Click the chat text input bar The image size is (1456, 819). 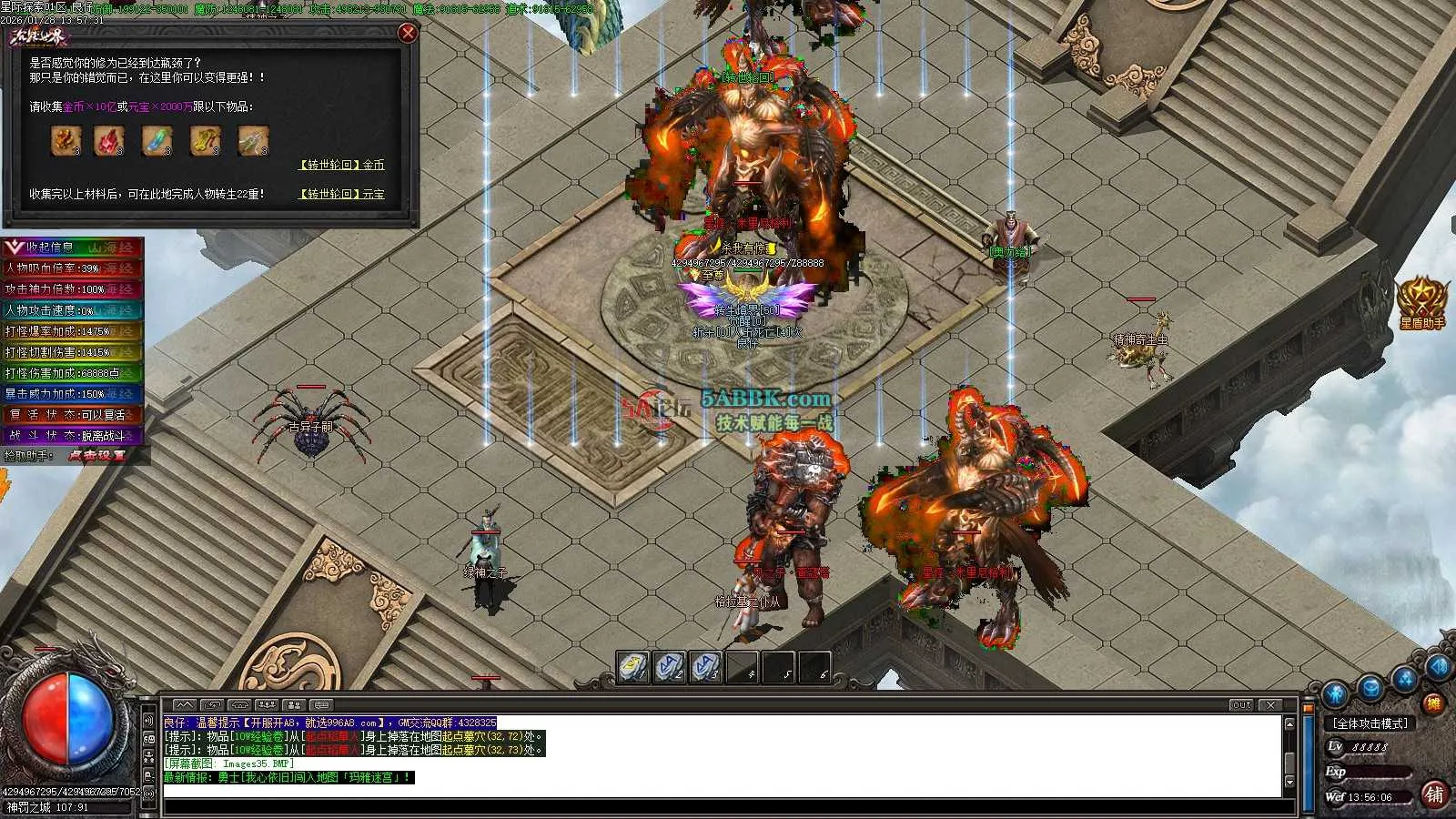(728, 806)
